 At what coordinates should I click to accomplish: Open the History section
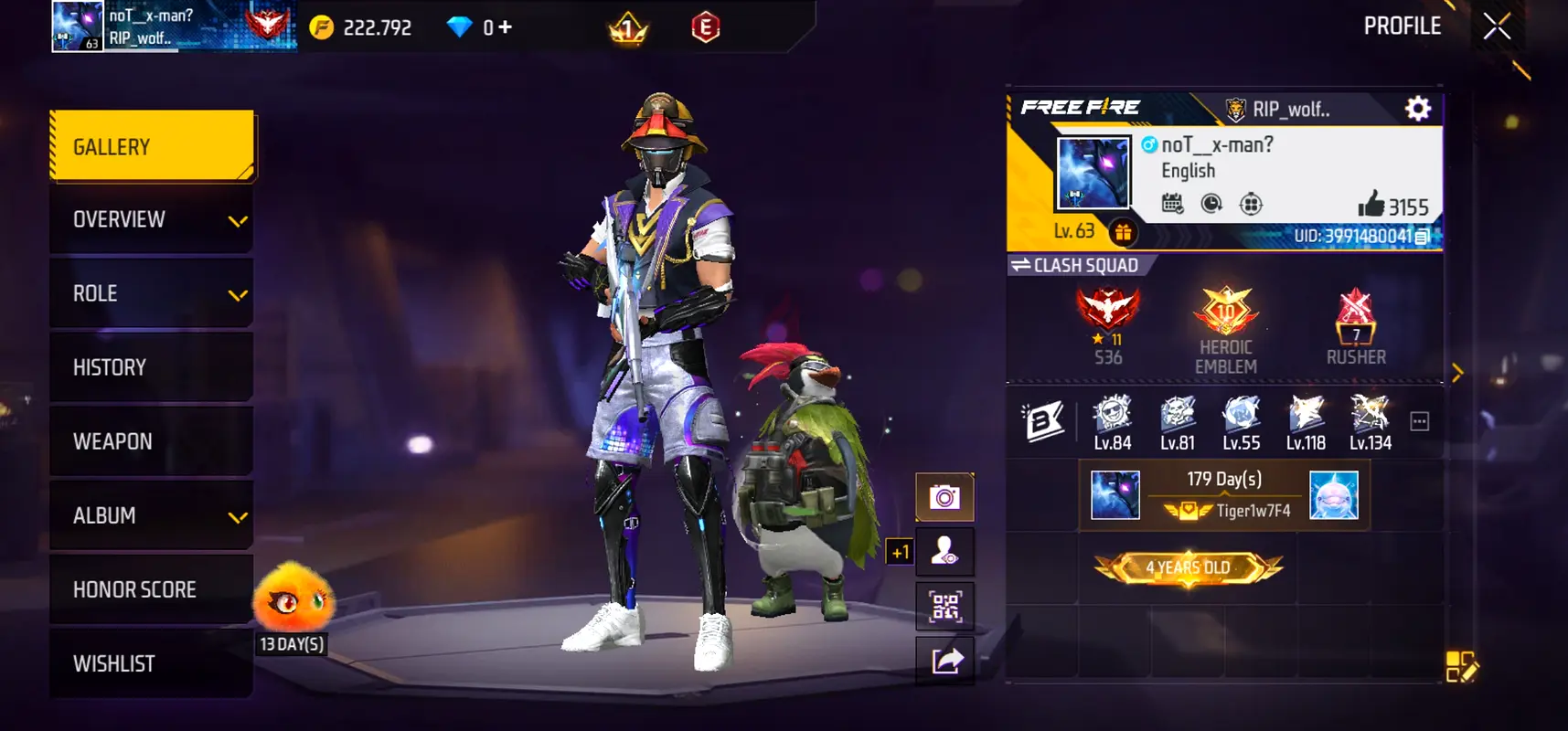(152, 367)
